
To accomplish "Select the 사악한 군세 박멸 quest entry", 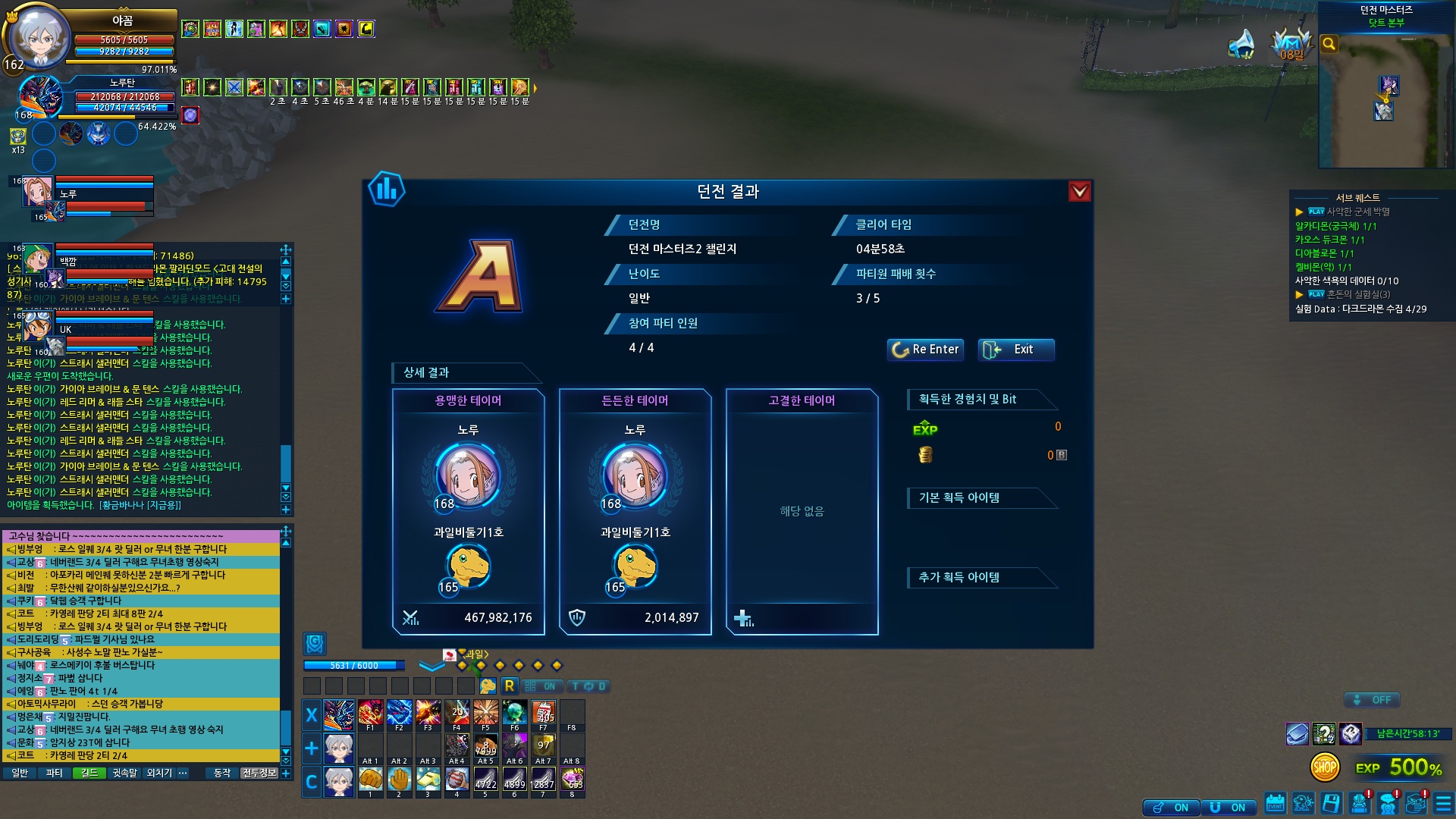I will point(1357,212).
